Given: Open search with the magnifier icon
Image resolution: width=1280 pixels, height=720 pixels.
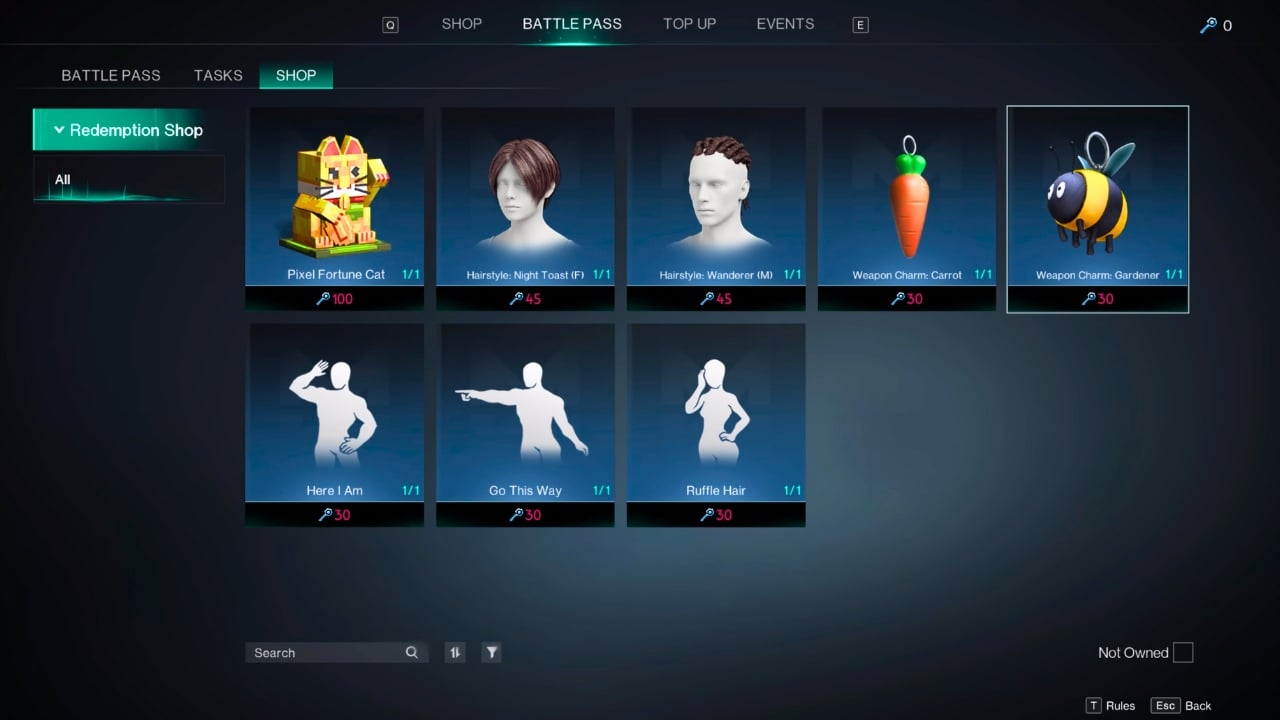Looking at the screenshot, I should click(x=411, y=652).
